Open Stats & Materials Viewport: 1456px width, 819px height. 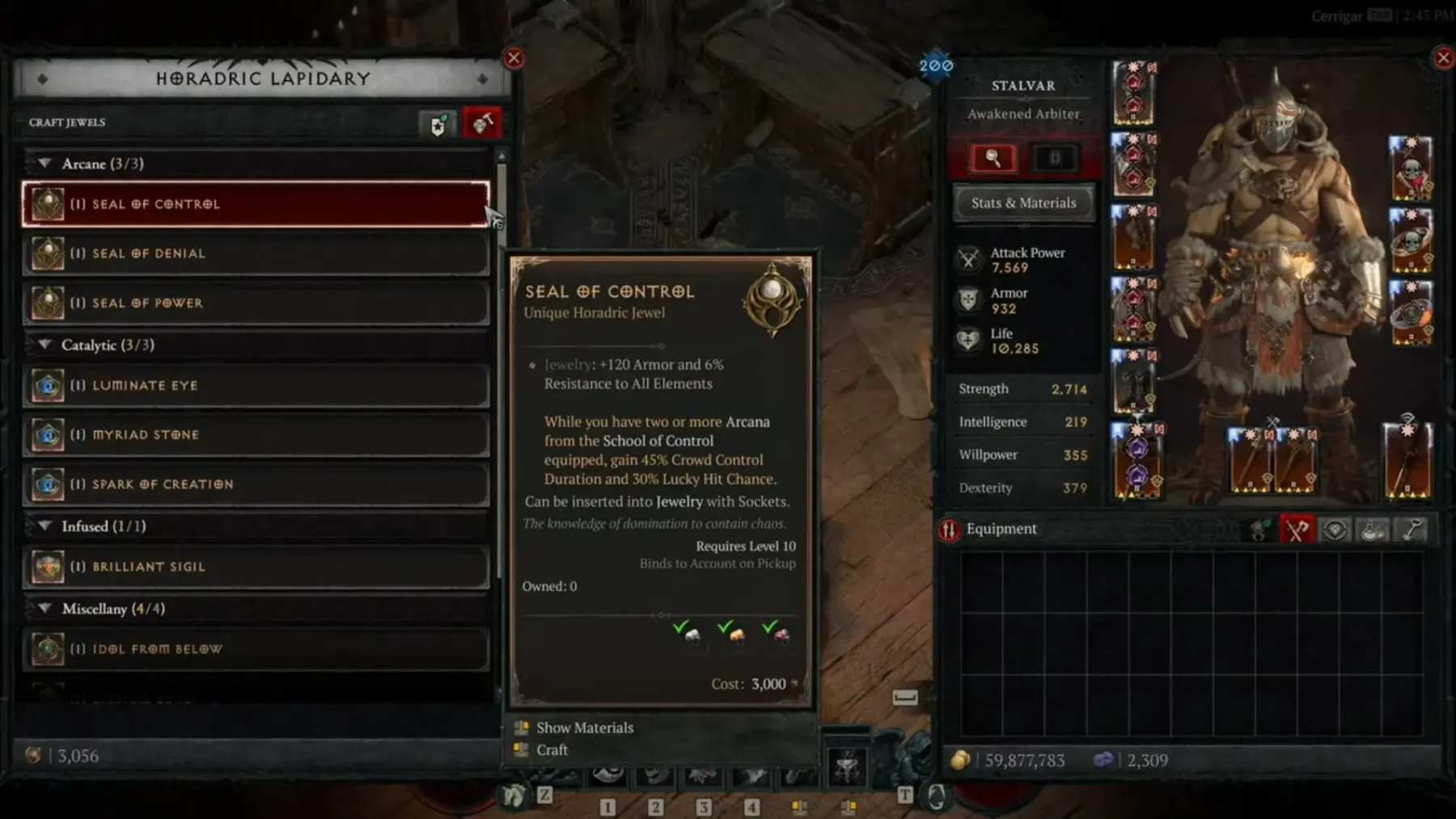1023,203
